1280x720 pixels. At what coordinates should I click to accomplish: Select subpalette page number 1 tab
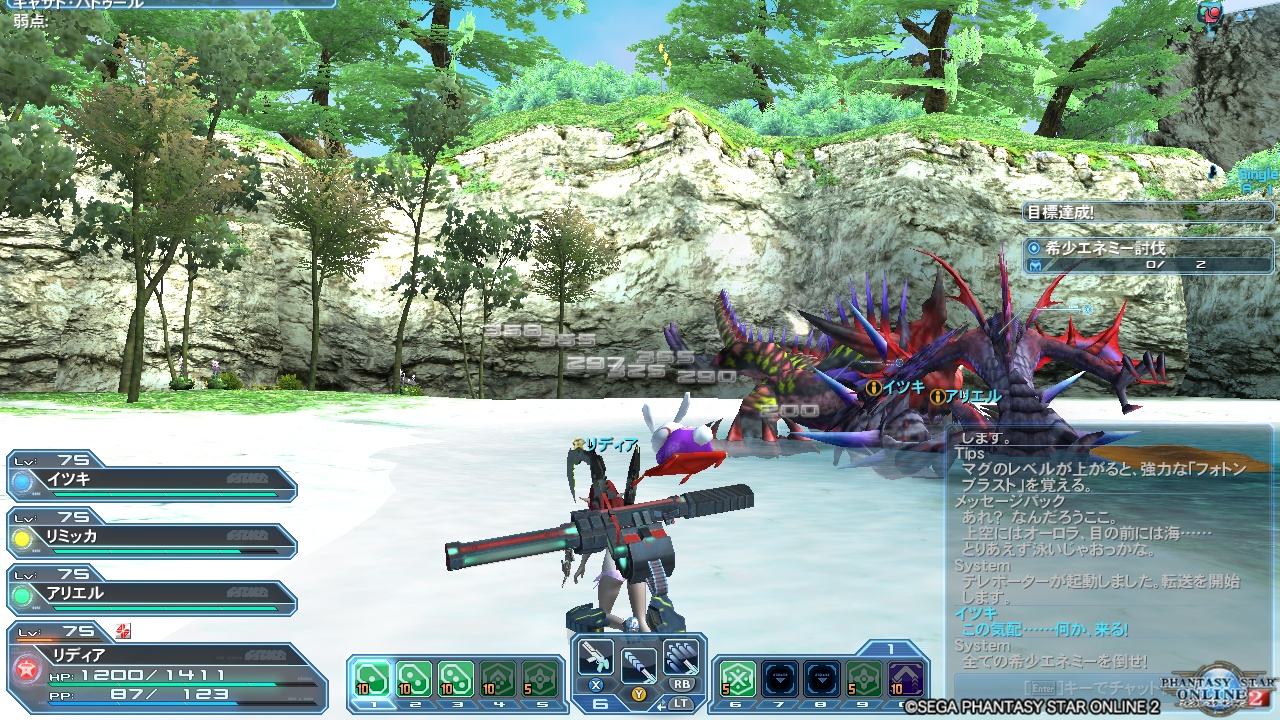[x=889, y=646]
